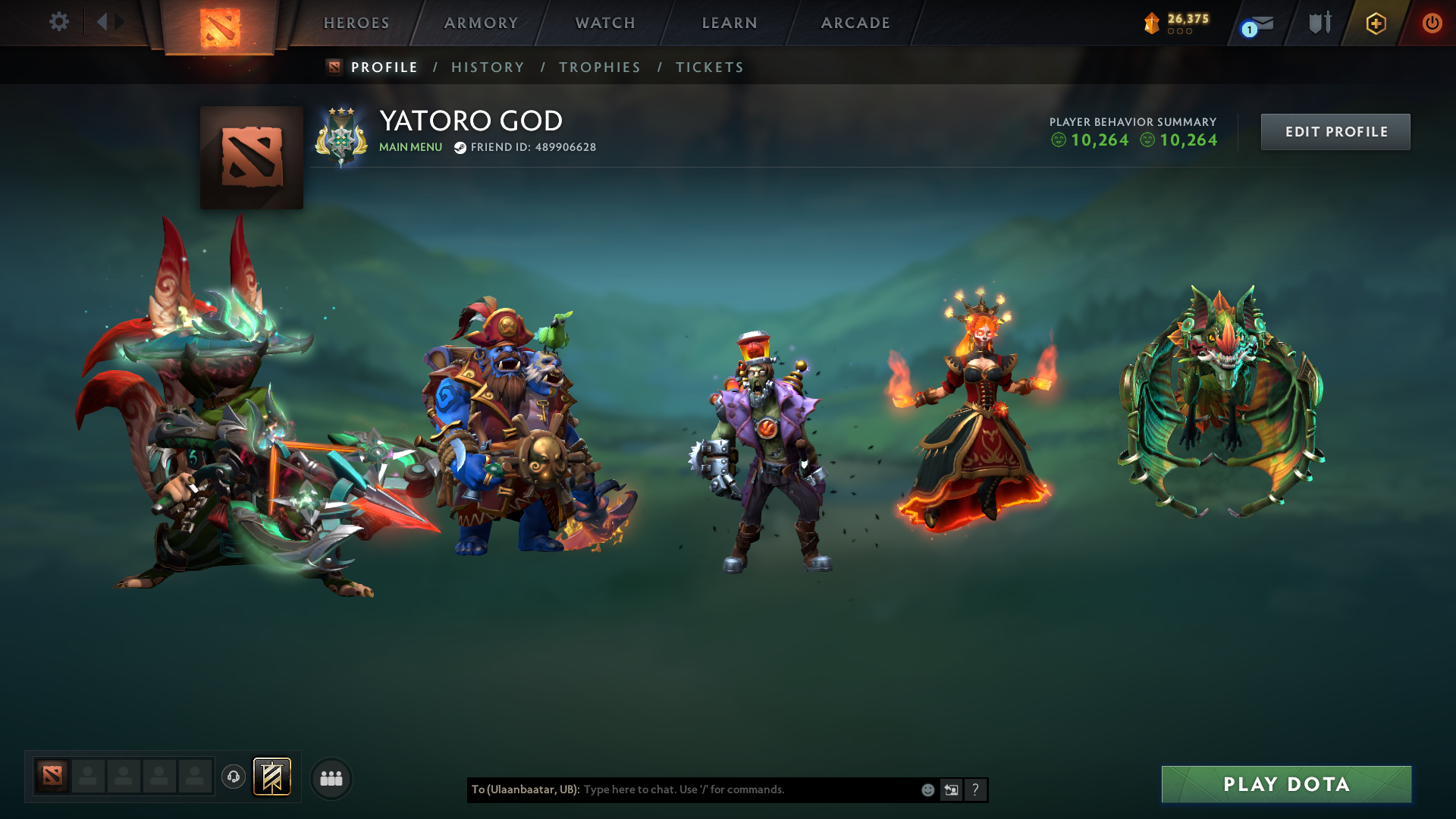1456x819 pixels.
Task: Click EDIT PROFILE
Action: click(x=1335, y=131)
